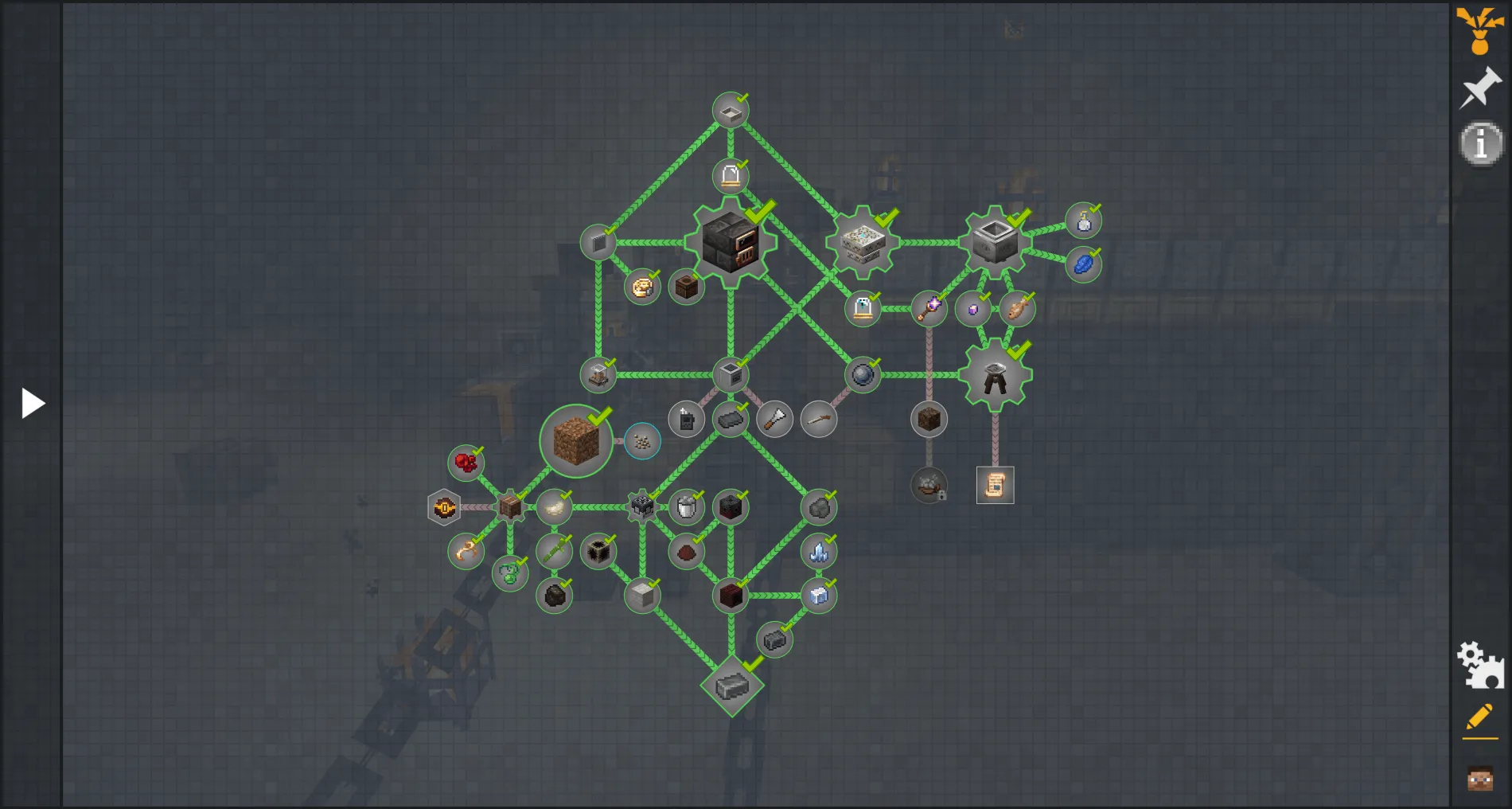Image resolution: width=1512 pixels, height=809 pixels.
Task: Open the scroll quest in the square frame
Action: tap(996, 484)
